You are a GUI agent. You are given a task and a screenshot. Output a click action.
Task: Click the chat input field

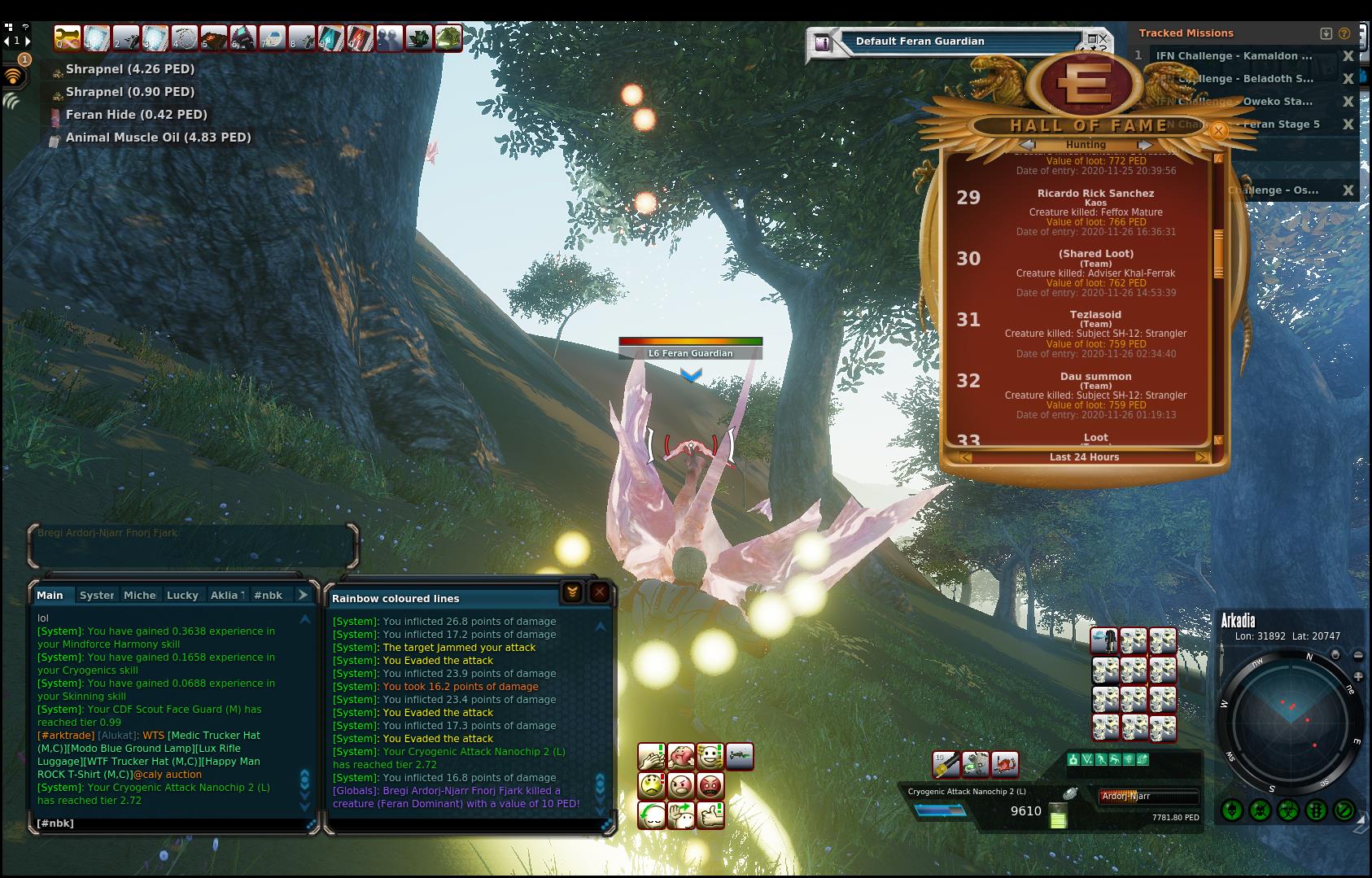pyautogui.click(x=171, y=823)
